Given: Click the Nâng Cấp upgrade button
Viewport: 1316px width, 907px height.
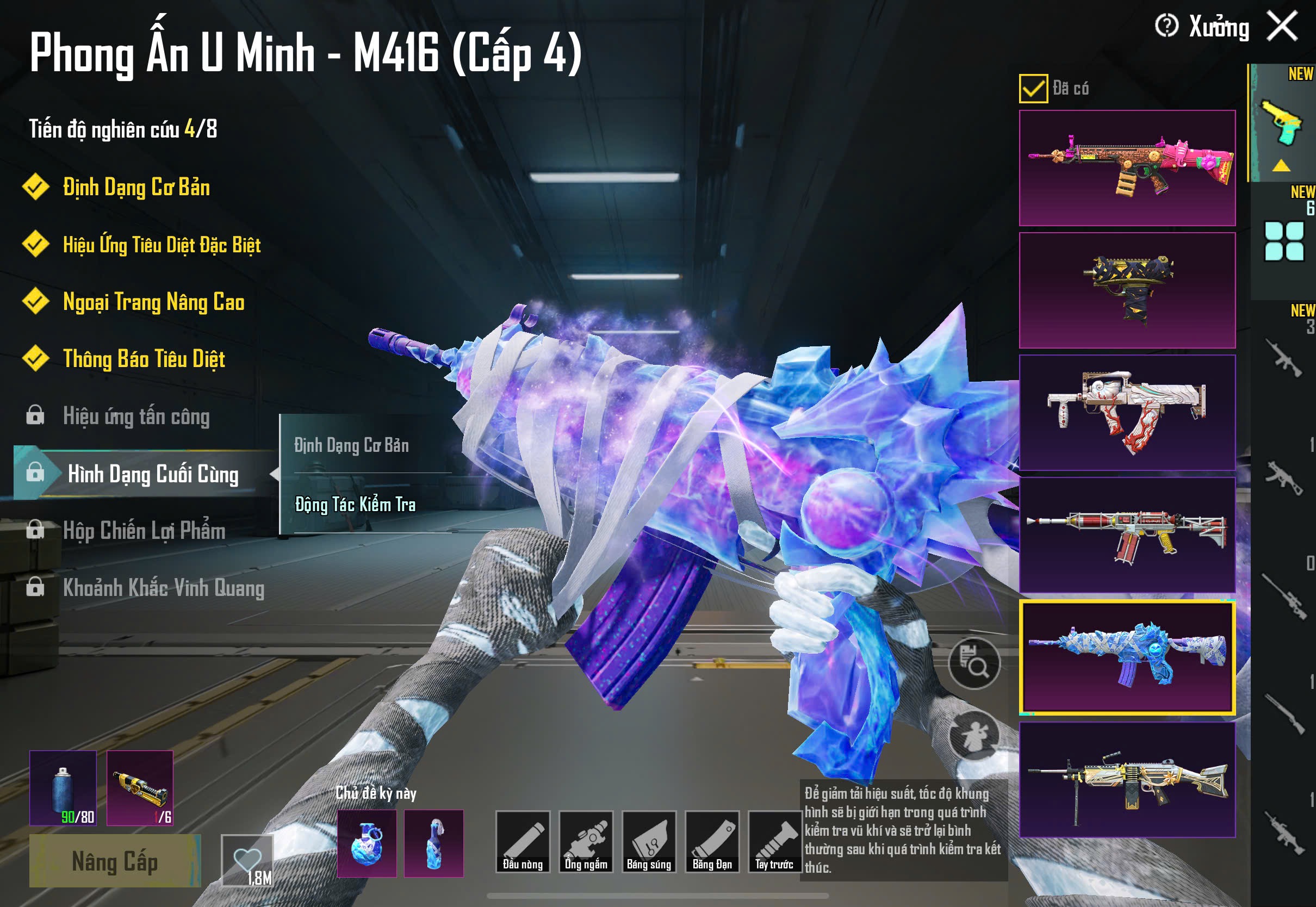Looking at the screenshot, I should 115,861.
